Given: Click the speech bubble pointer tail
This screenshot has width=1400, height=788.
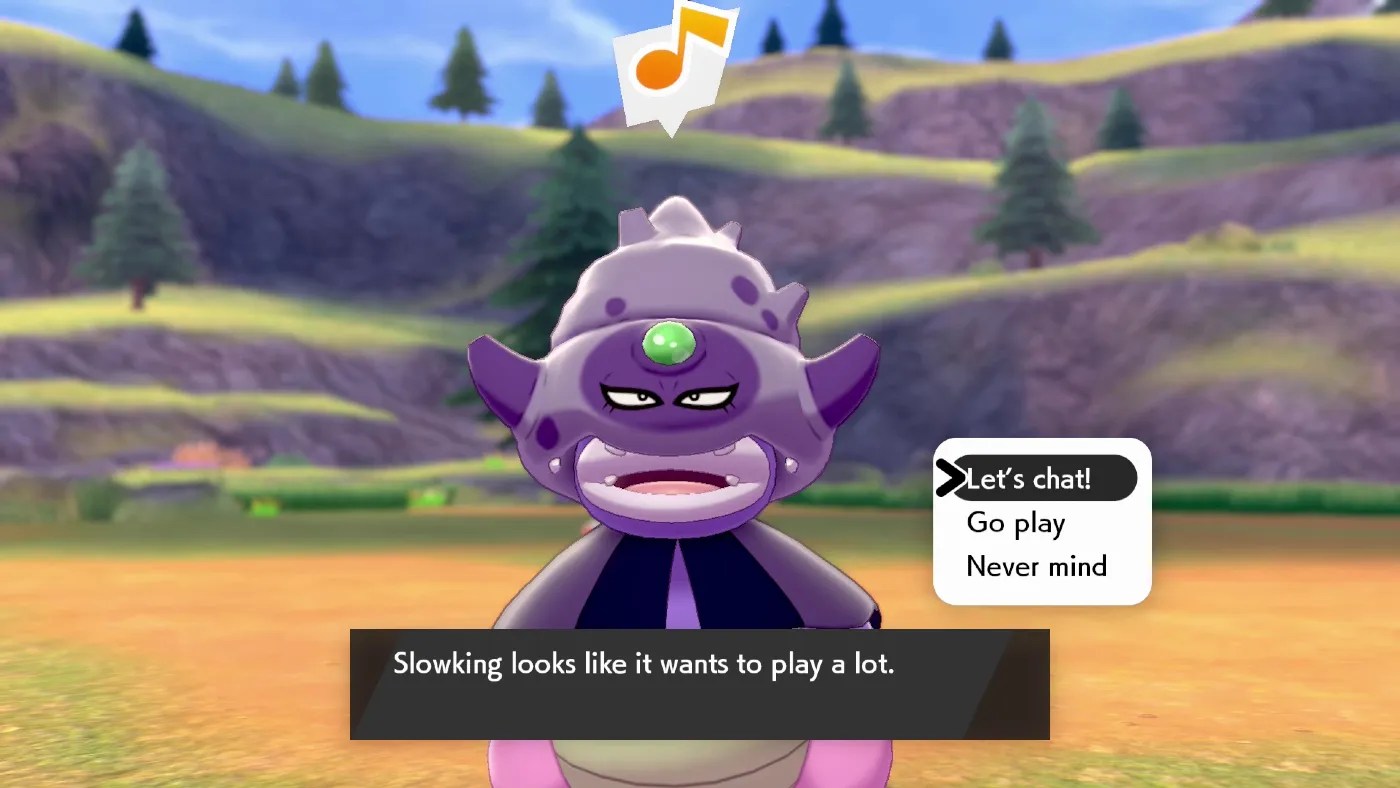Looking at the screenshot, I should 668,125.
